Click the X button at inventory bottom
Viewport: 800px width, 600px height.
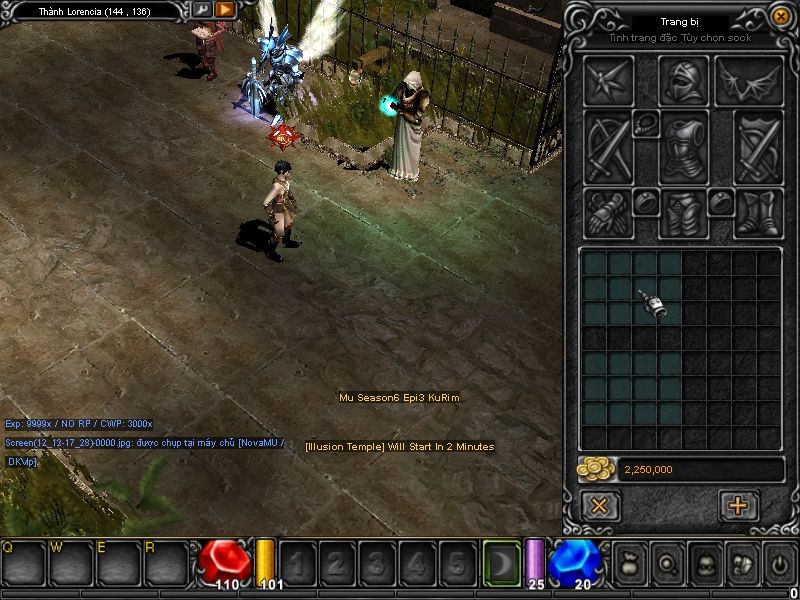(x=600, y=505)
